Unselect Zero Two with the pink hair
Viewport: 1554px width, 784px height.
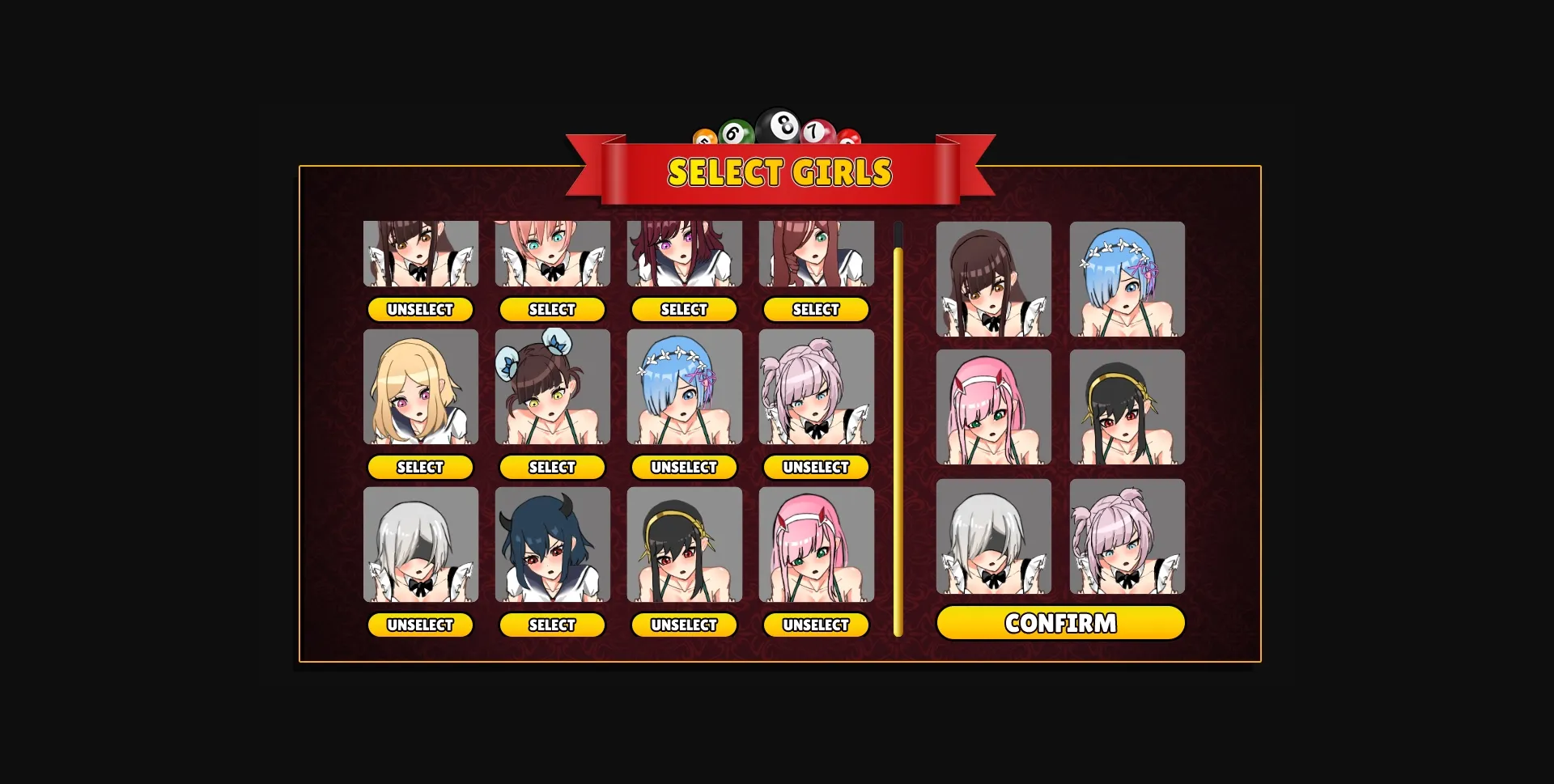pyautogui.click(x=816, y=625)
